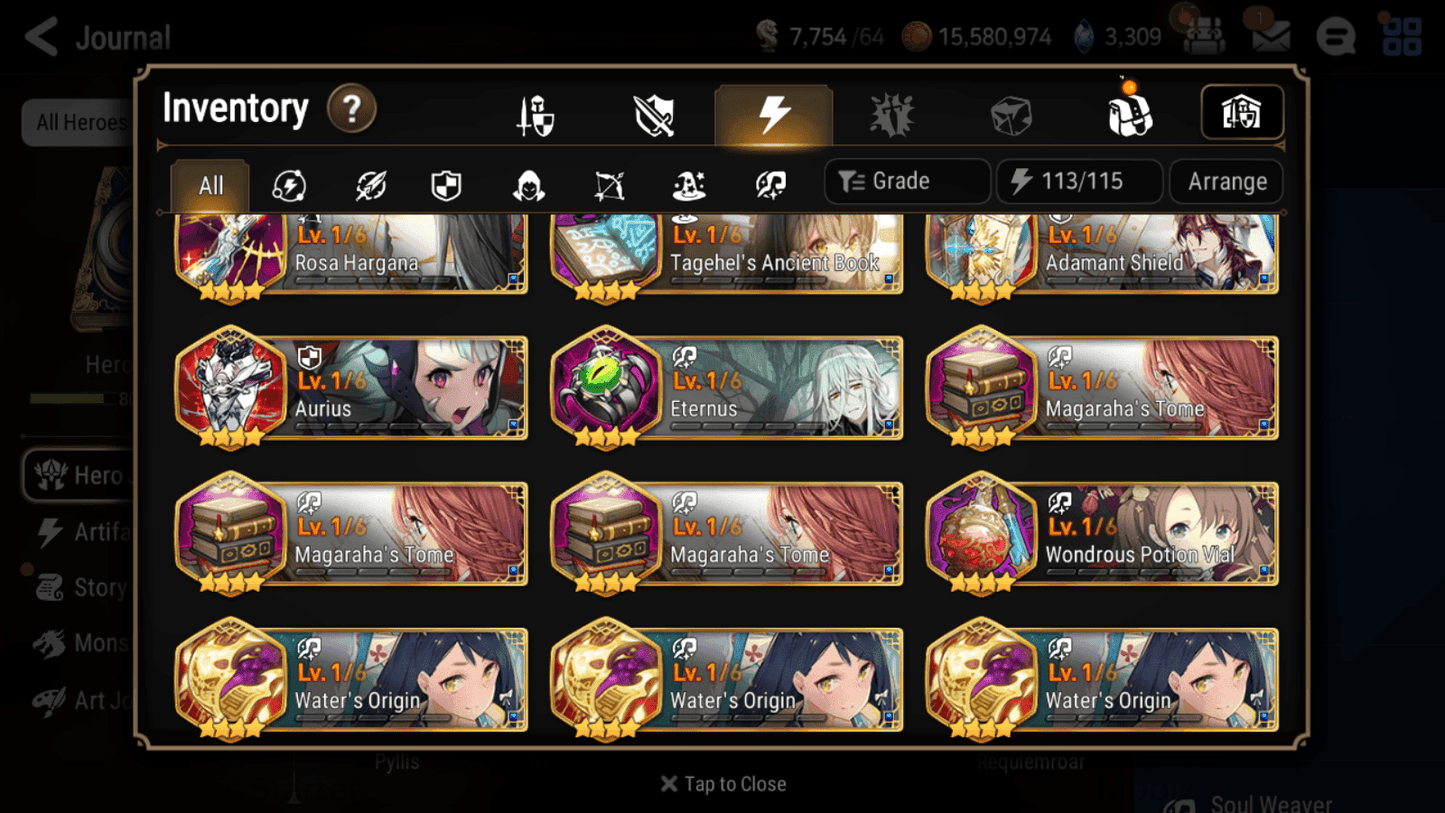Select the All artifact filter tab

(x=209, y=185)
